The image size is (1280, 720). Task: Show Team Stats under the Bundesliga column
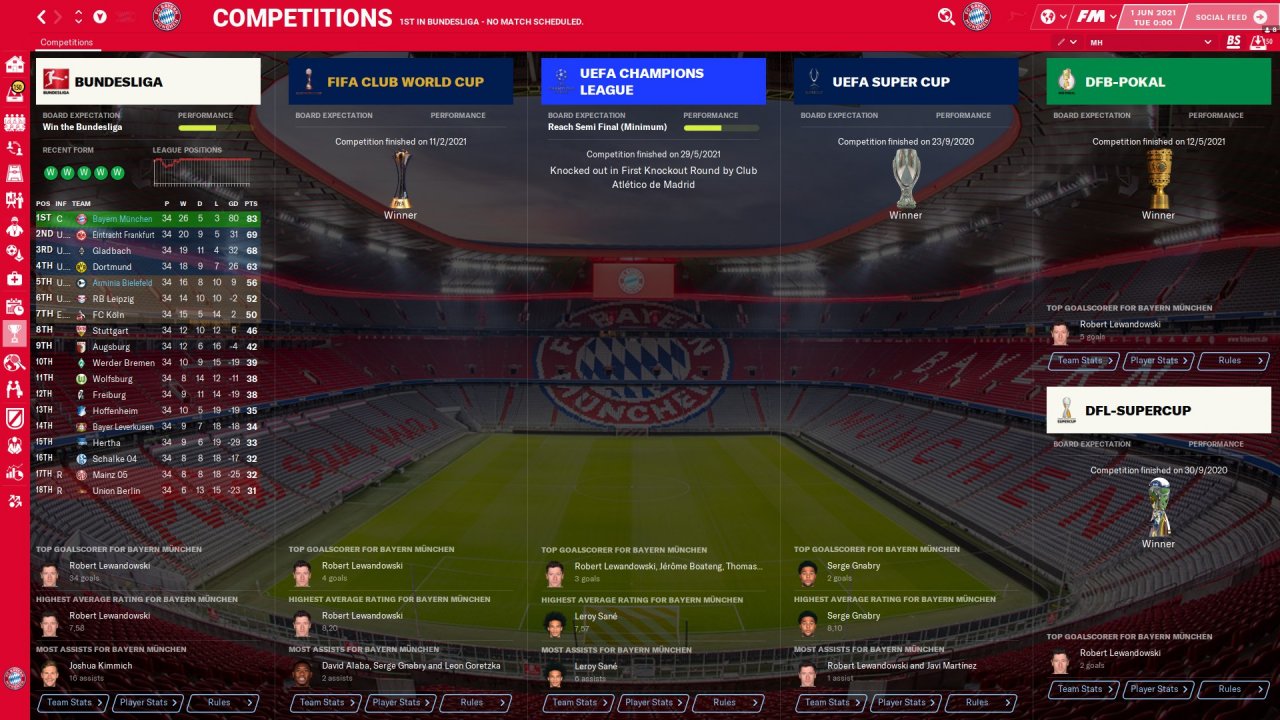coord(72,703)
